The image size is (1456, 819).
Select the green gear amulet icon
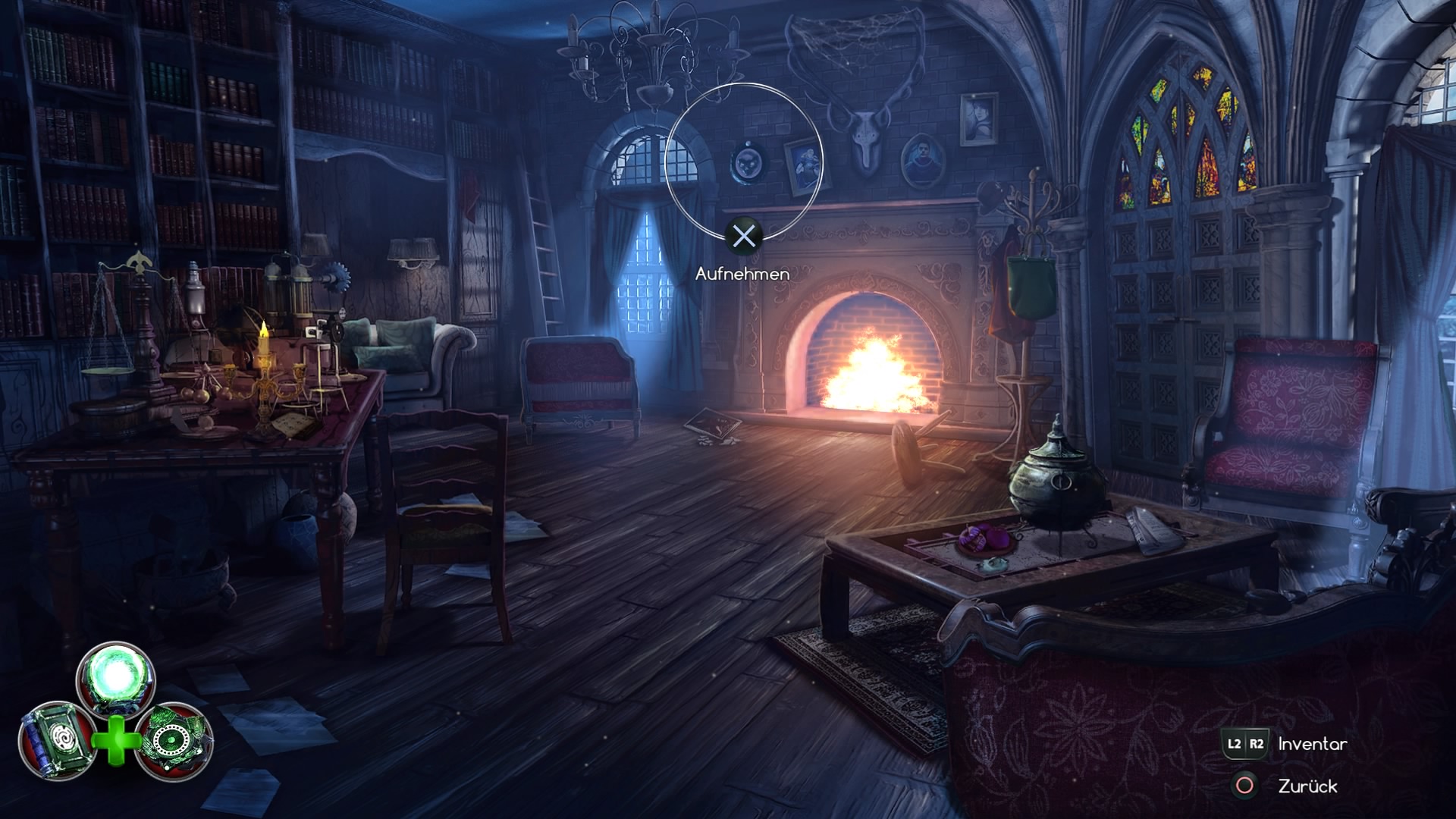click(x=174, y=741)
